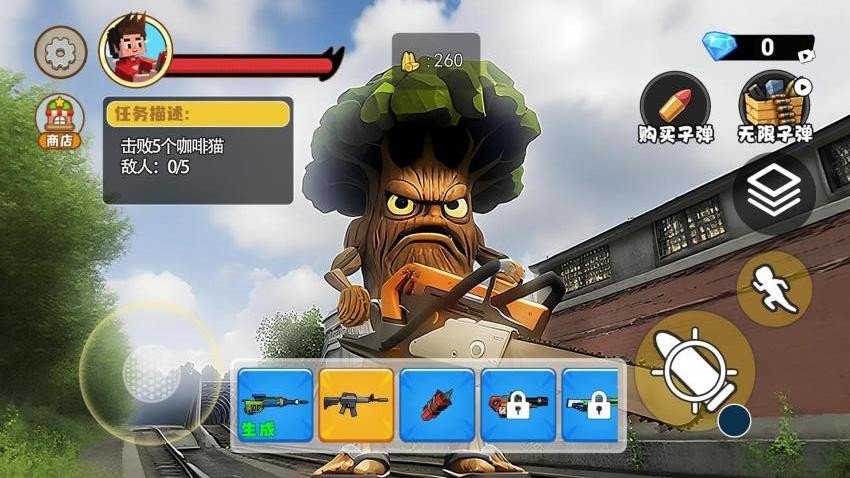This screenshot has height=478, width=850.
Task: Tap the locked red and black weapon slot
Action: (x=518, y=405)
